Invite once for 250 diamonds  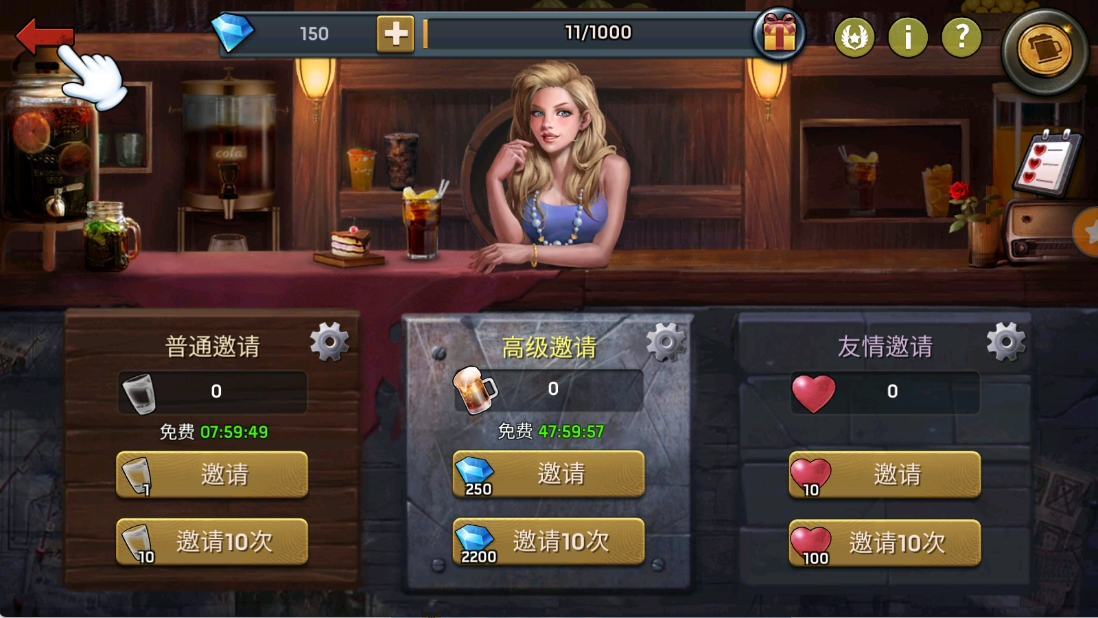point(548,474)
